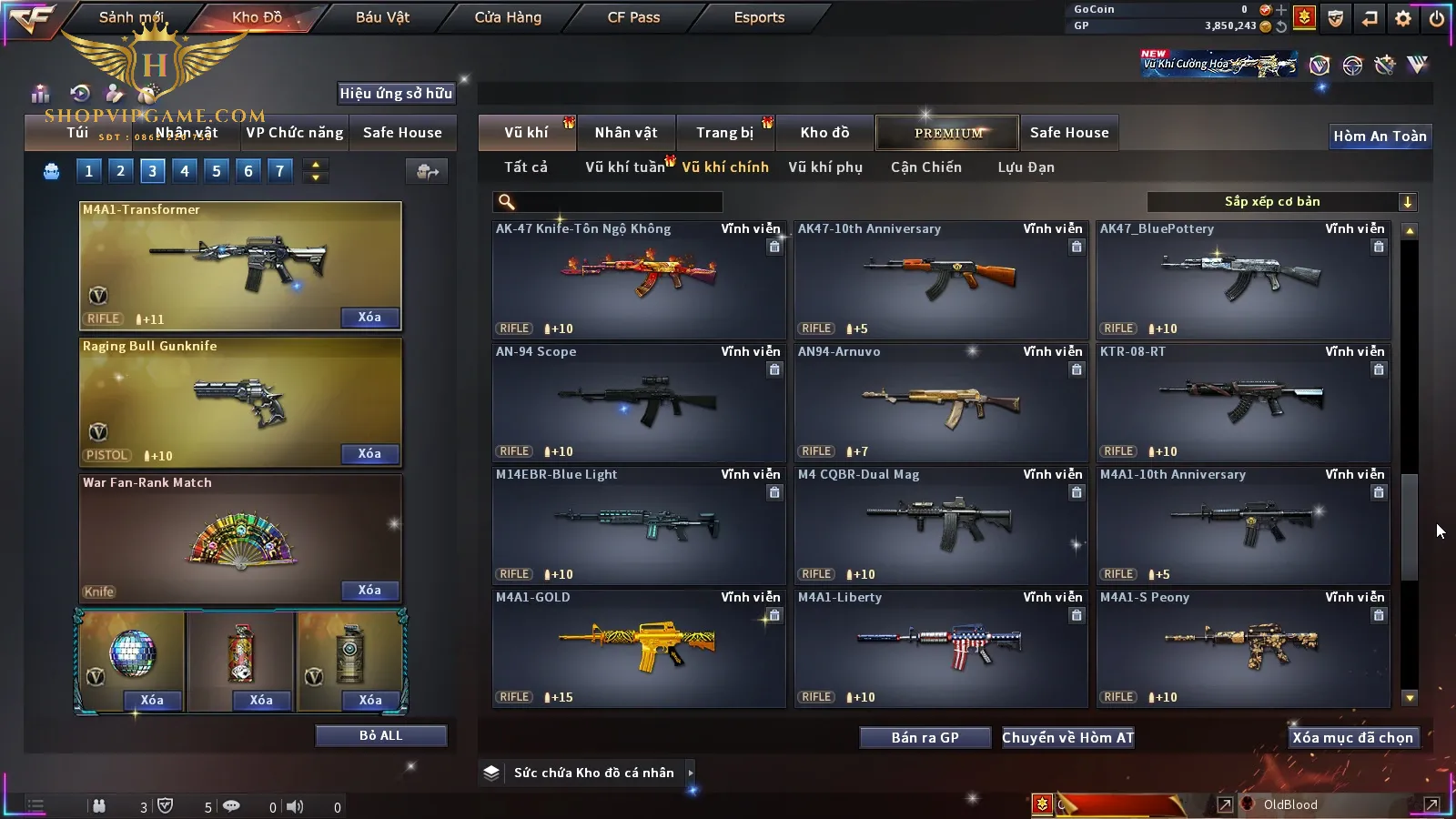This screenshot has height=819, width=1456.
Task: Click the Bán ra GP button
Action: [x=925, y=738]
